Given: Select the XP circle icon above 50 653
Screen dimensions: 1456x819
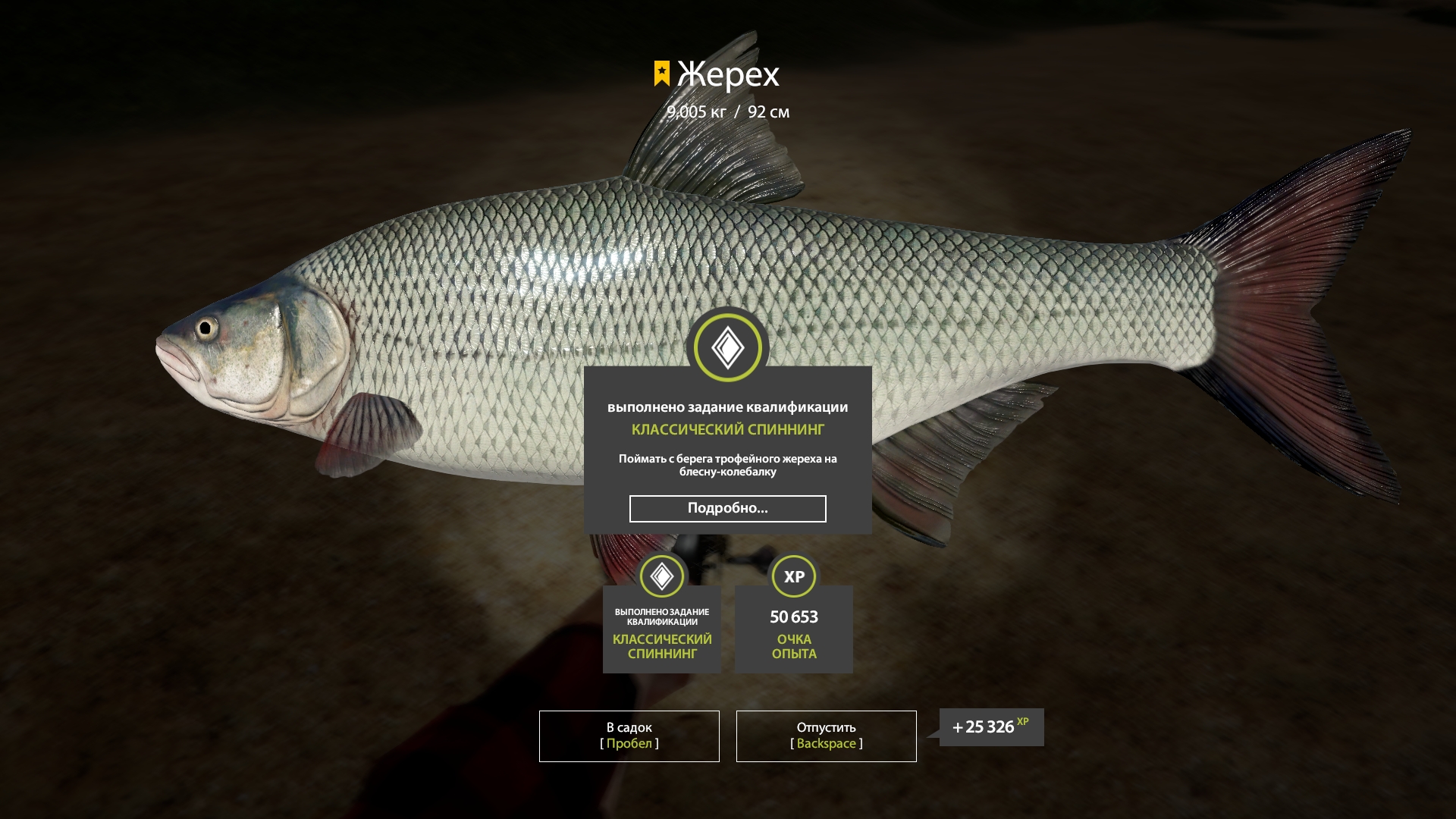Looking at the screenshot, I should click(x=793, y=576).
